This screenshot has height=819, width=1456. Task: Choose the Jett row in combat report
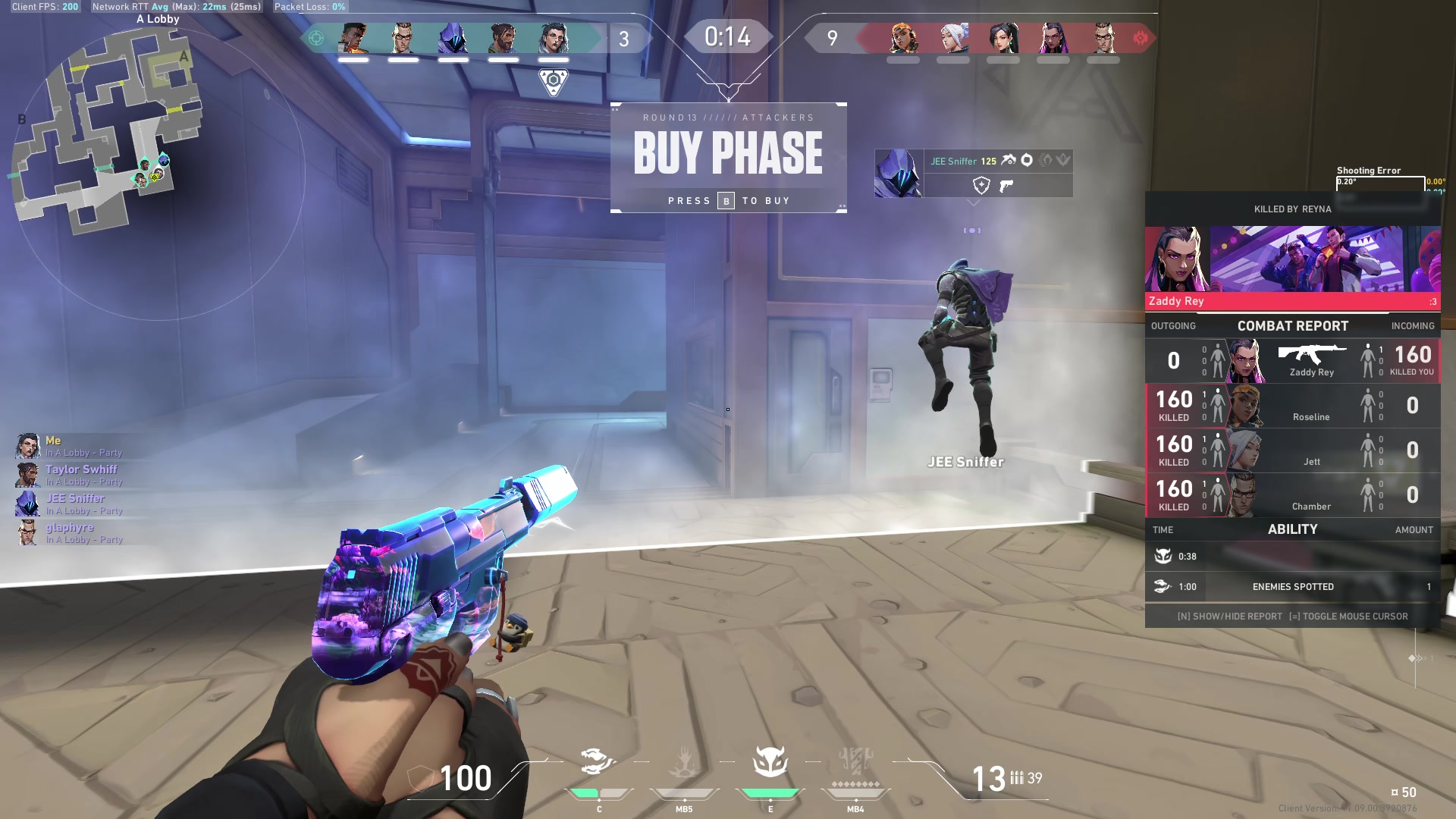(1292, 450)
